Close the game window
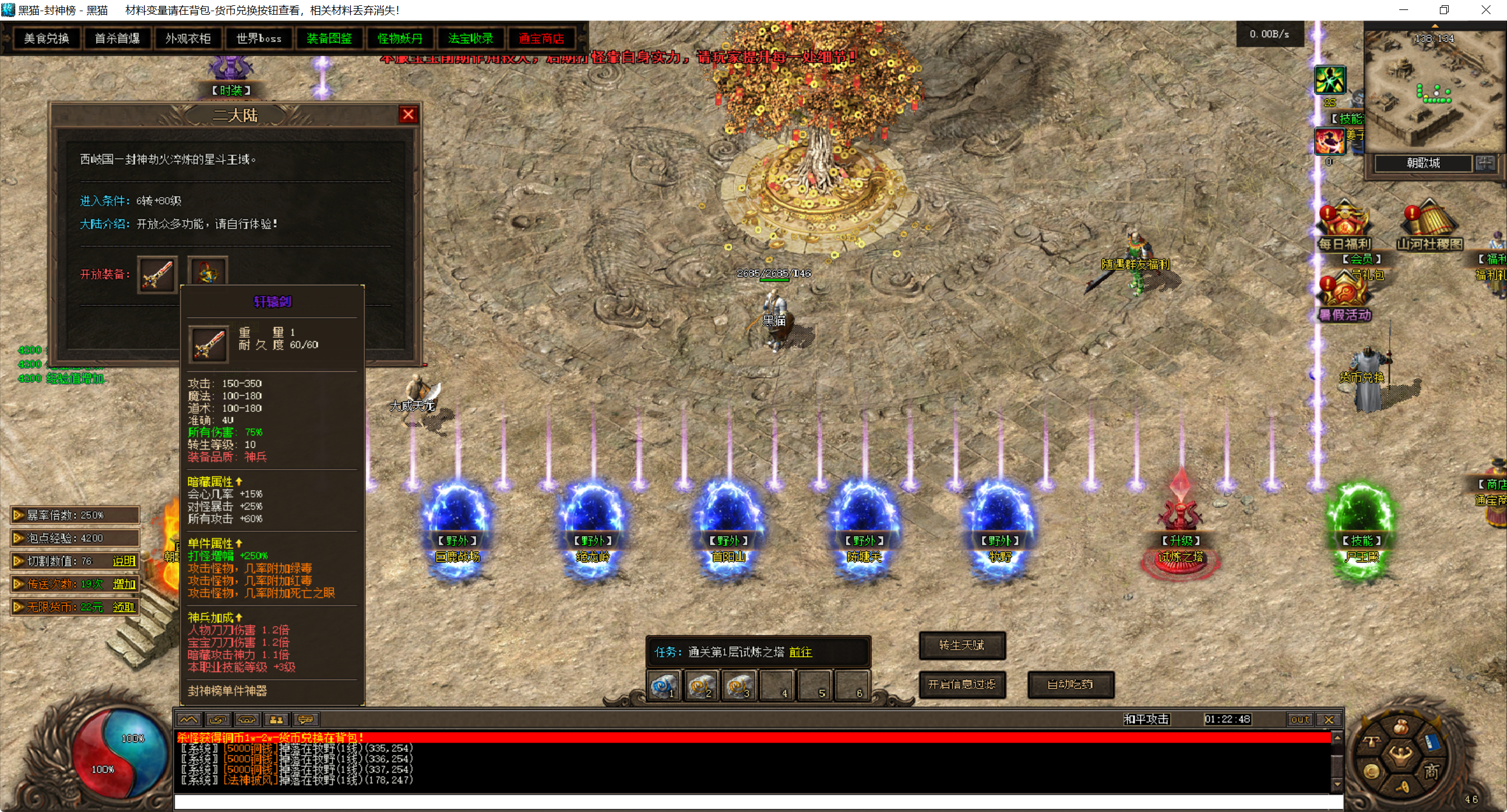 point(1486,10)
